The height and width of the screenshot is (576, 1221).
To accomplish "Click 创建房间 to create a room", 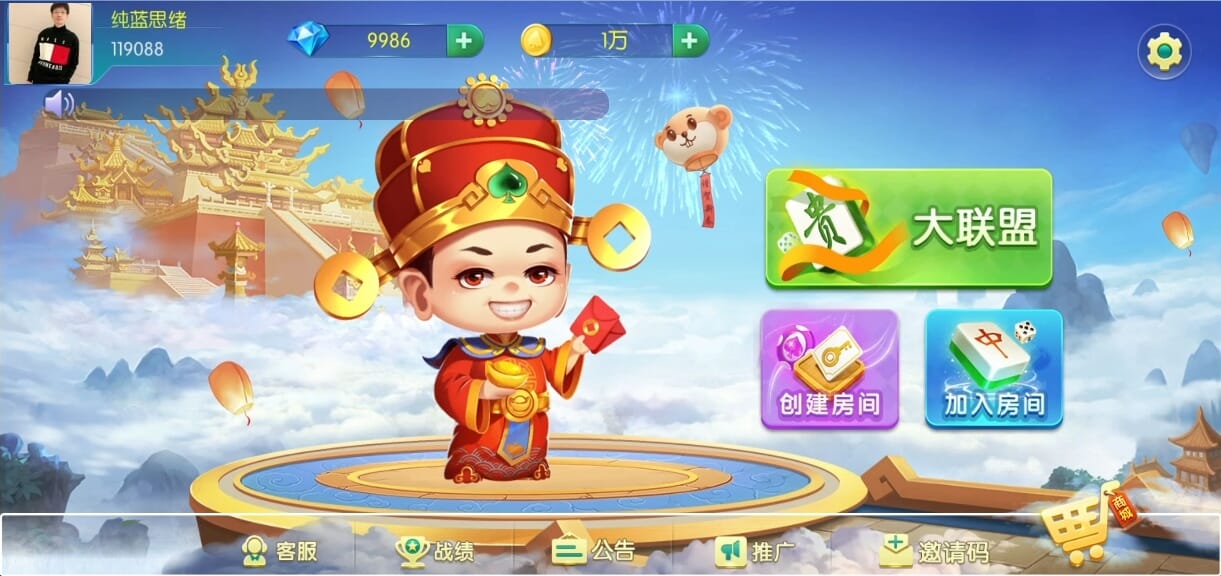I will [x=829, y=369].
